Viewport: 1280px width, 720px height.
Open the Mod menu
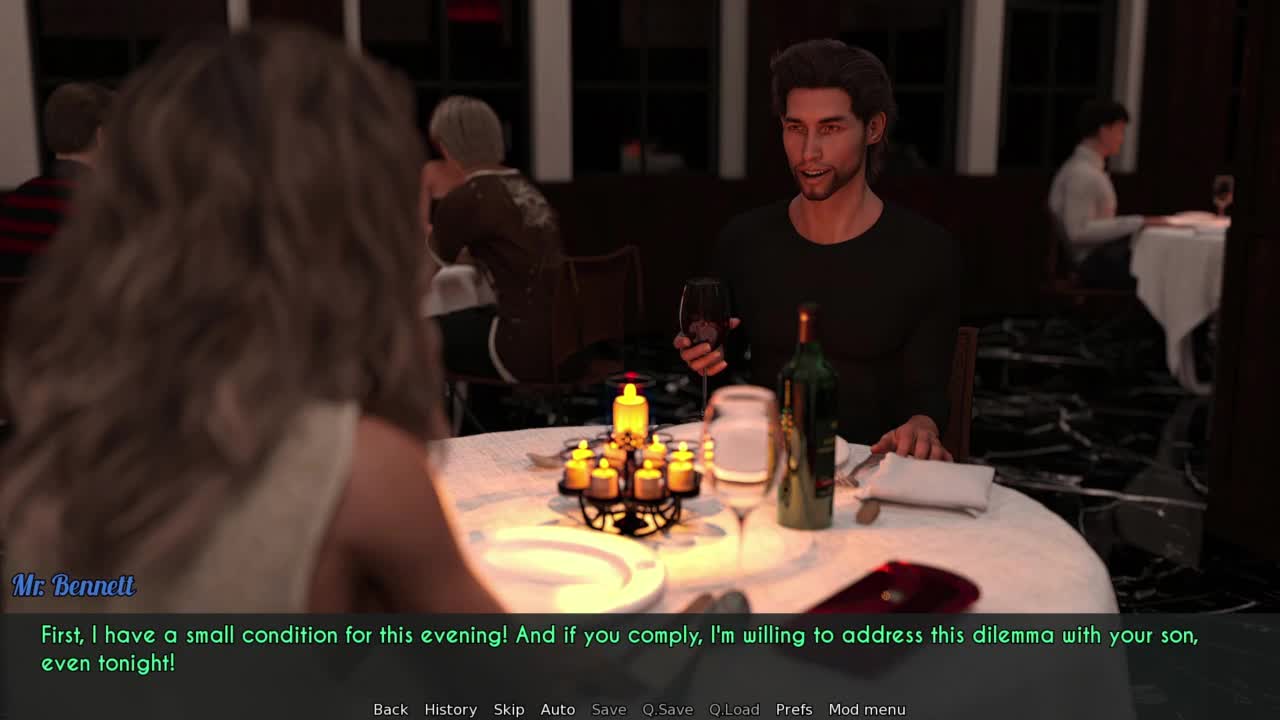click(866, 709)
